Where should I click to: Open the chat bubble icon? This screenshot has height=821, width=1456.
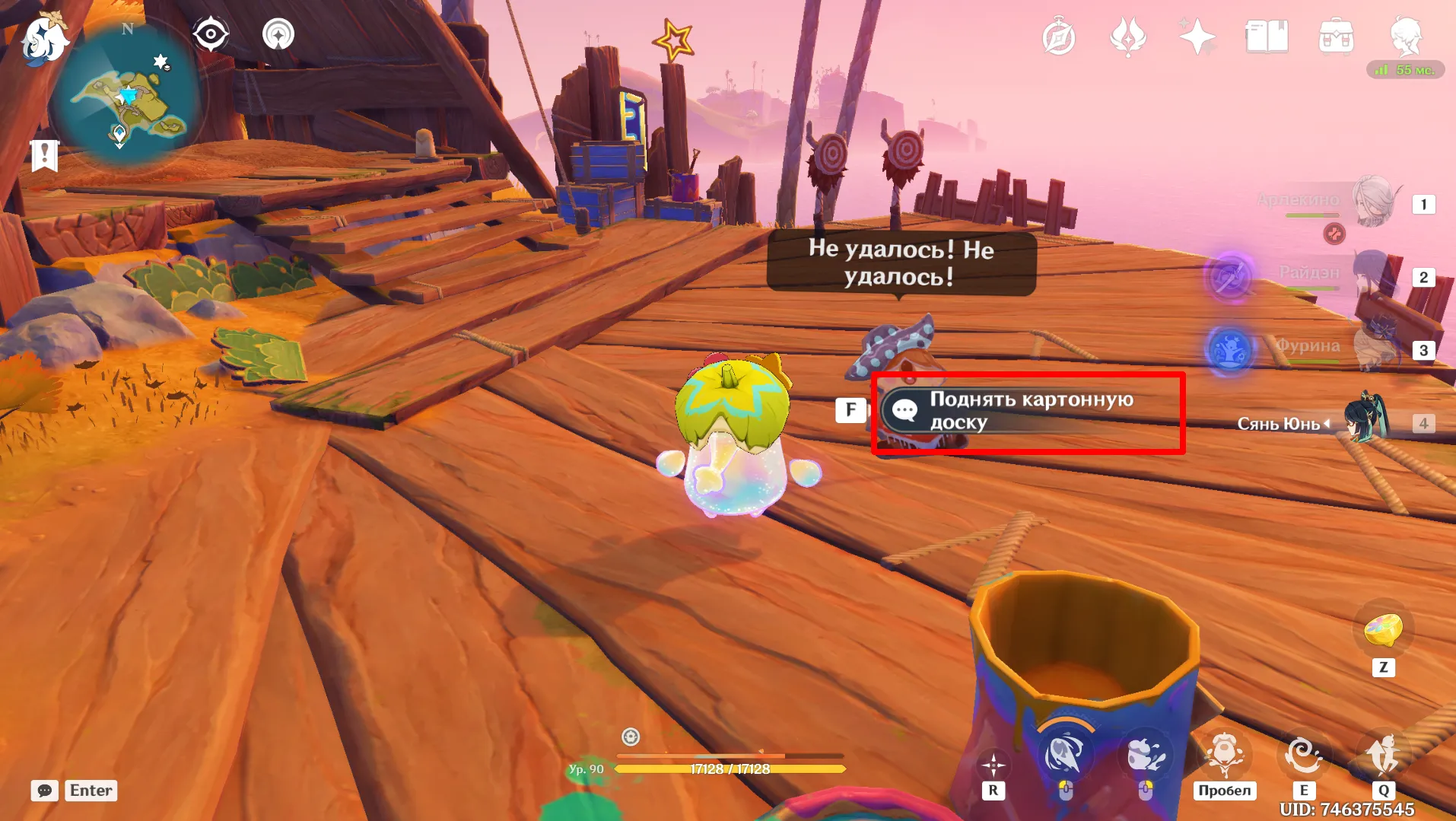45,791
